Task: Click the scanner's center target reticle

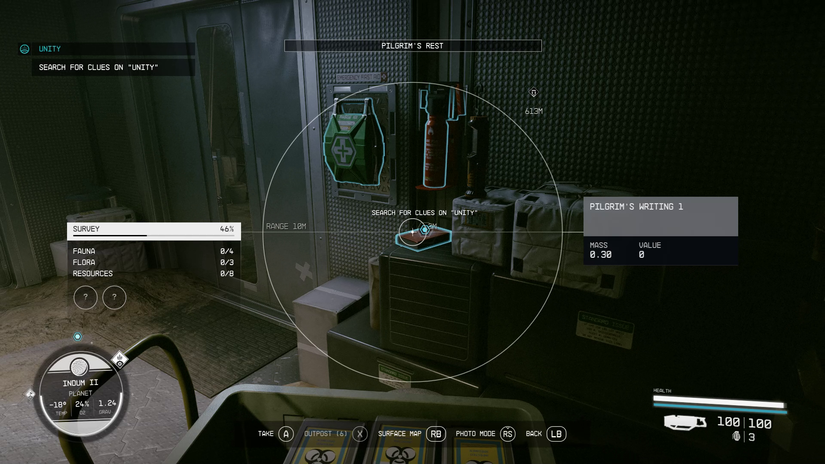Action: click(425, 230)
